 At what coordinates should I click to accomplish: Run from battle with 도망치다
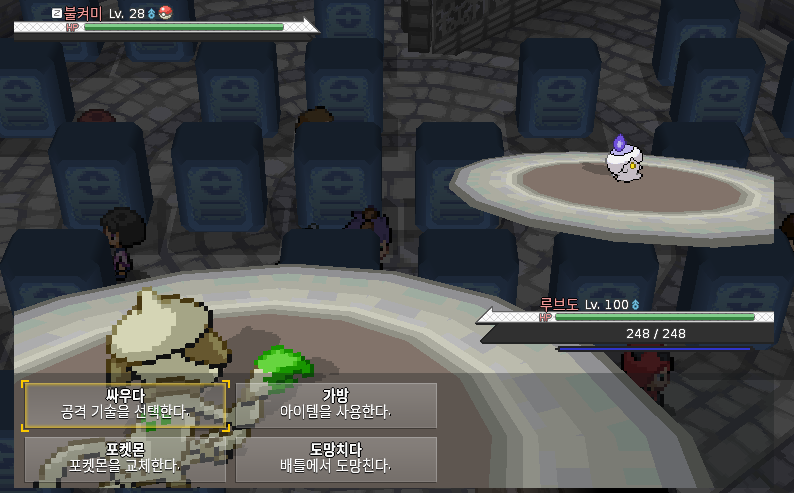[x=336, y=458]
